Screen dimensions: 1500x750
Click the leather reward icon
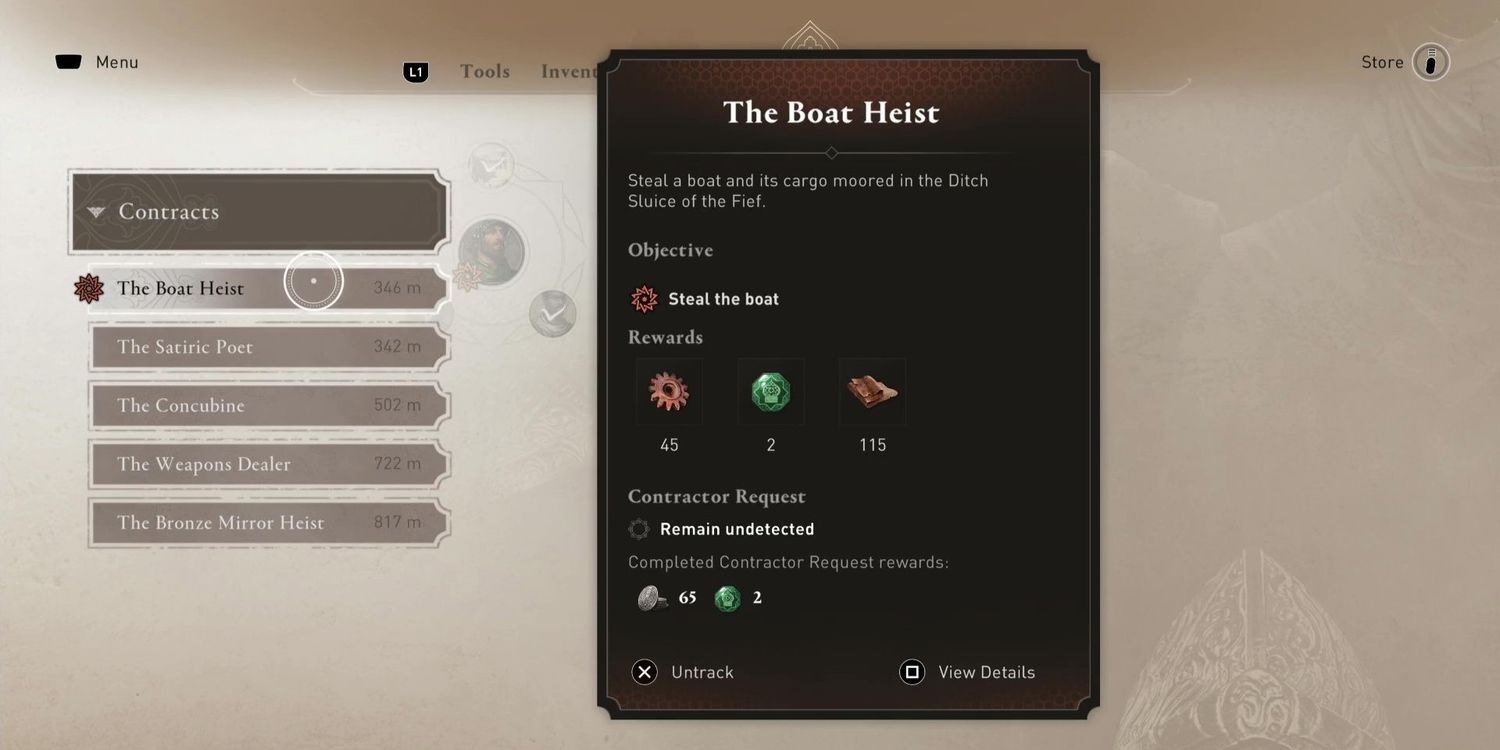[x=872, y=392]
